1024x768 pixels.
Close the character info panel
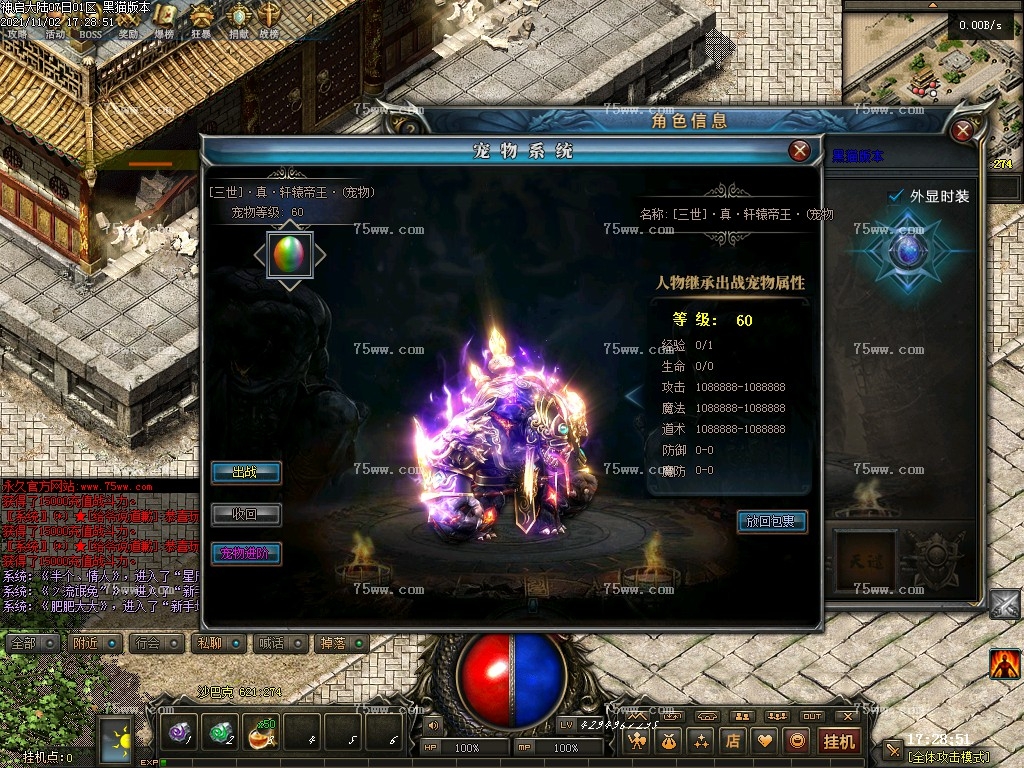coord(963,131)
